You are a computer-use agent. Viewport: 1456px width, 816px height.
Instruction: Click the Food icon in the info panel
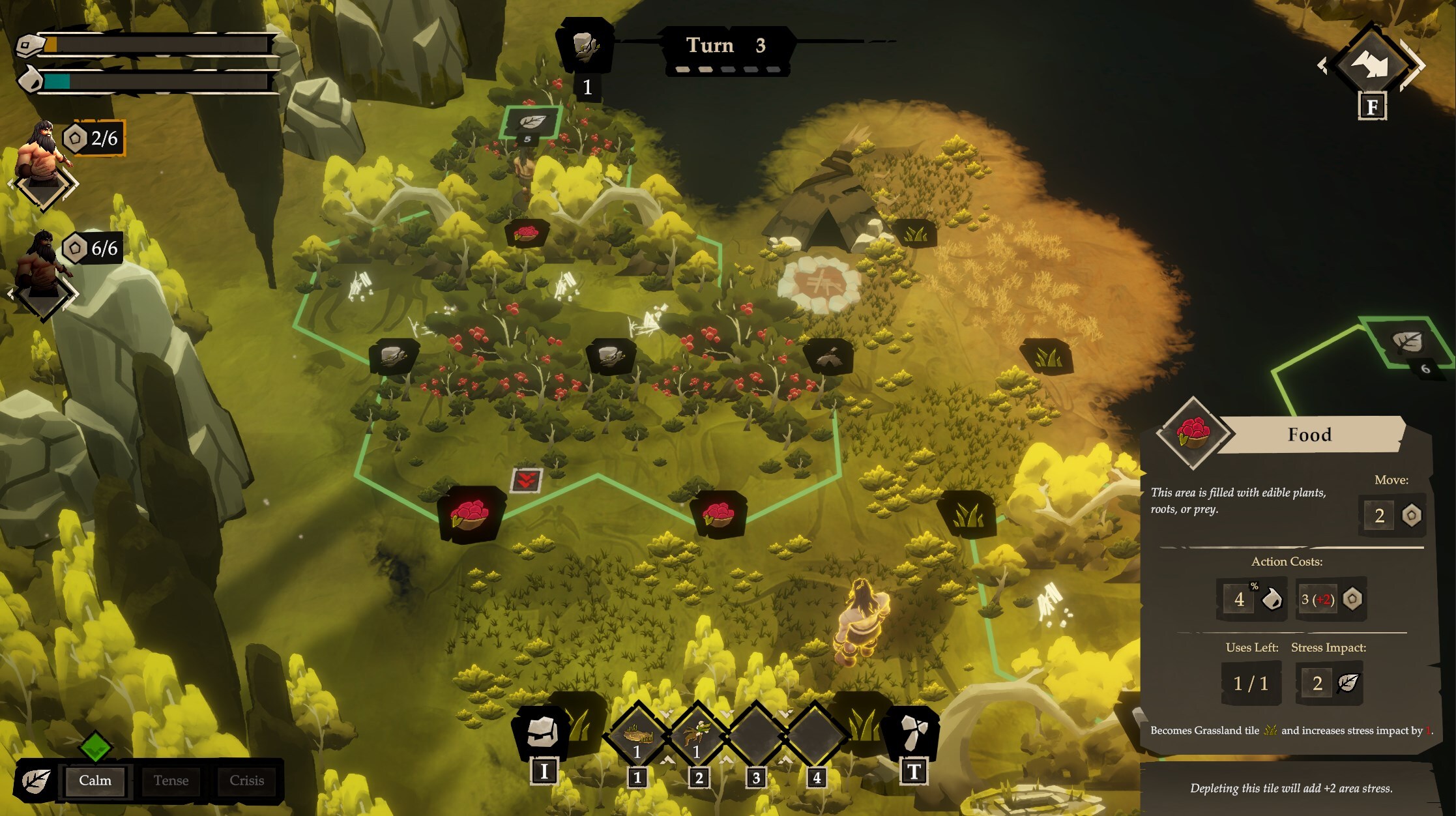pyautogui.click(x=1193, y=433)
